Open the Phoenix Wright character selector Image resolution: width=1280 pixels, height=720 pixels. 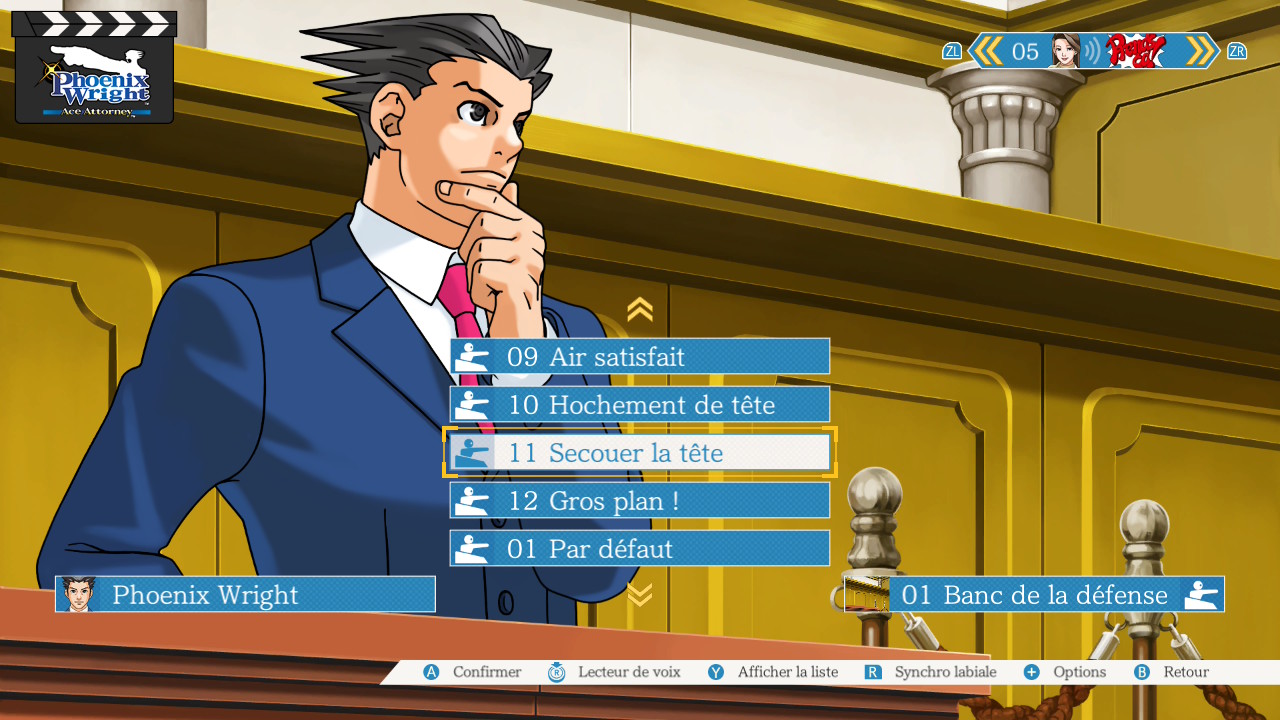point(246,595)
